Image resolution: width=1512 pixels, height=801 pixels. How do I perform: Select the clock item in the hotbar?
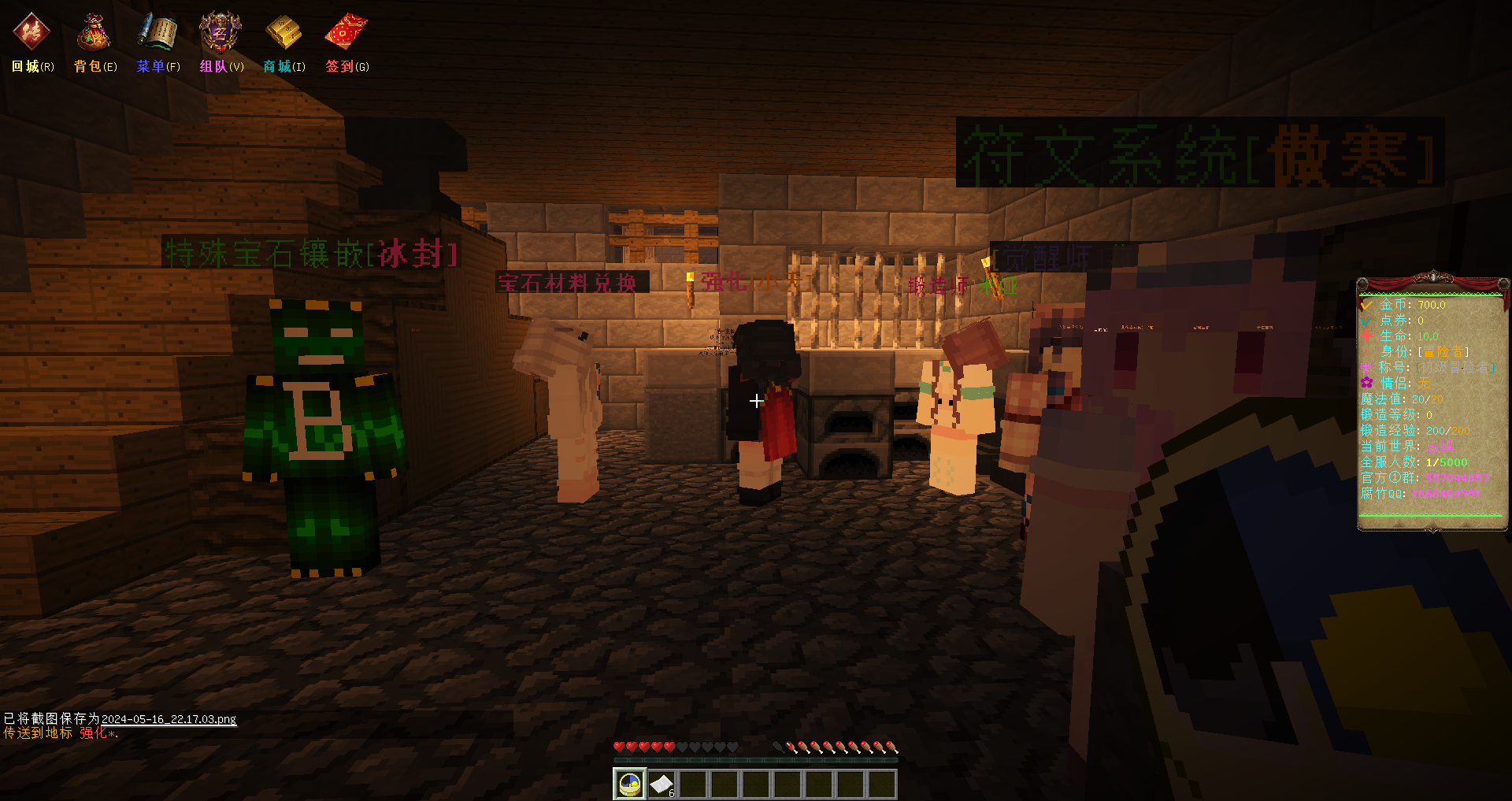click(630, 784)
